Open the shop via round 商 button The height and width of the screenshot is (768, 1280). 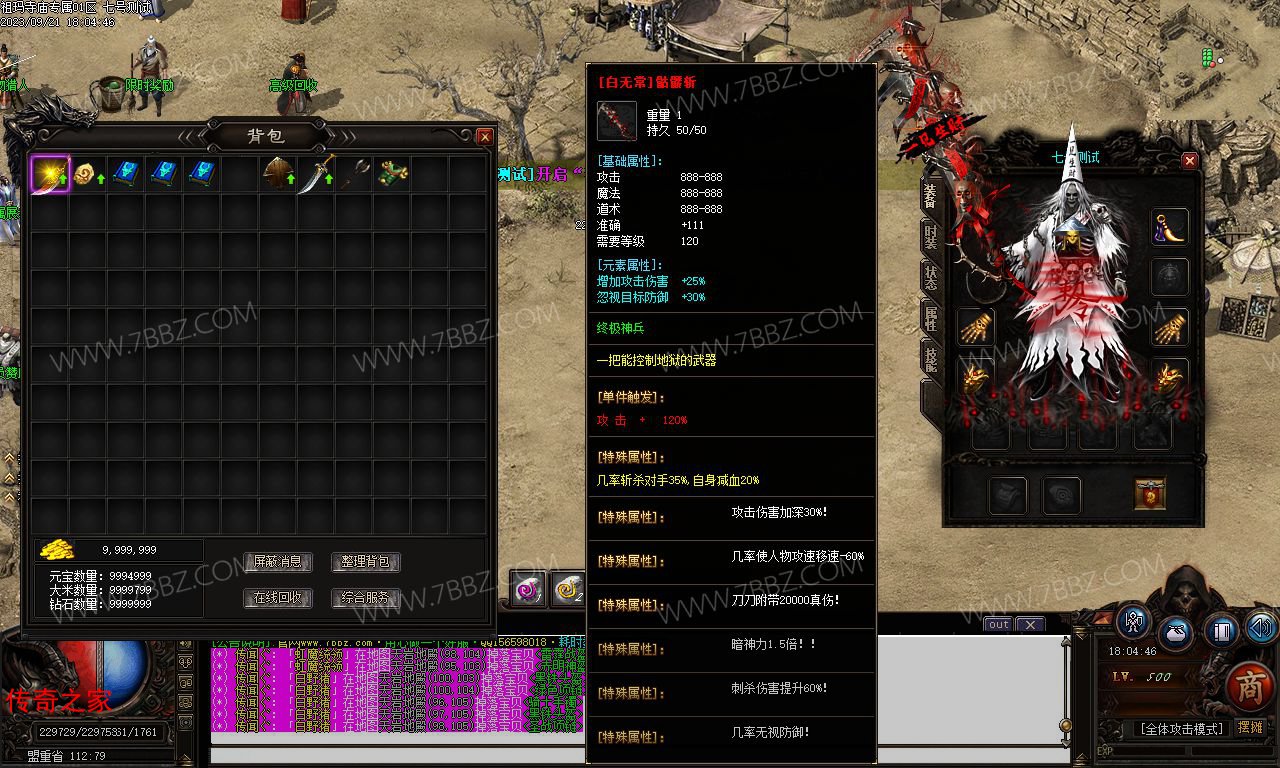coord(1249,686)
